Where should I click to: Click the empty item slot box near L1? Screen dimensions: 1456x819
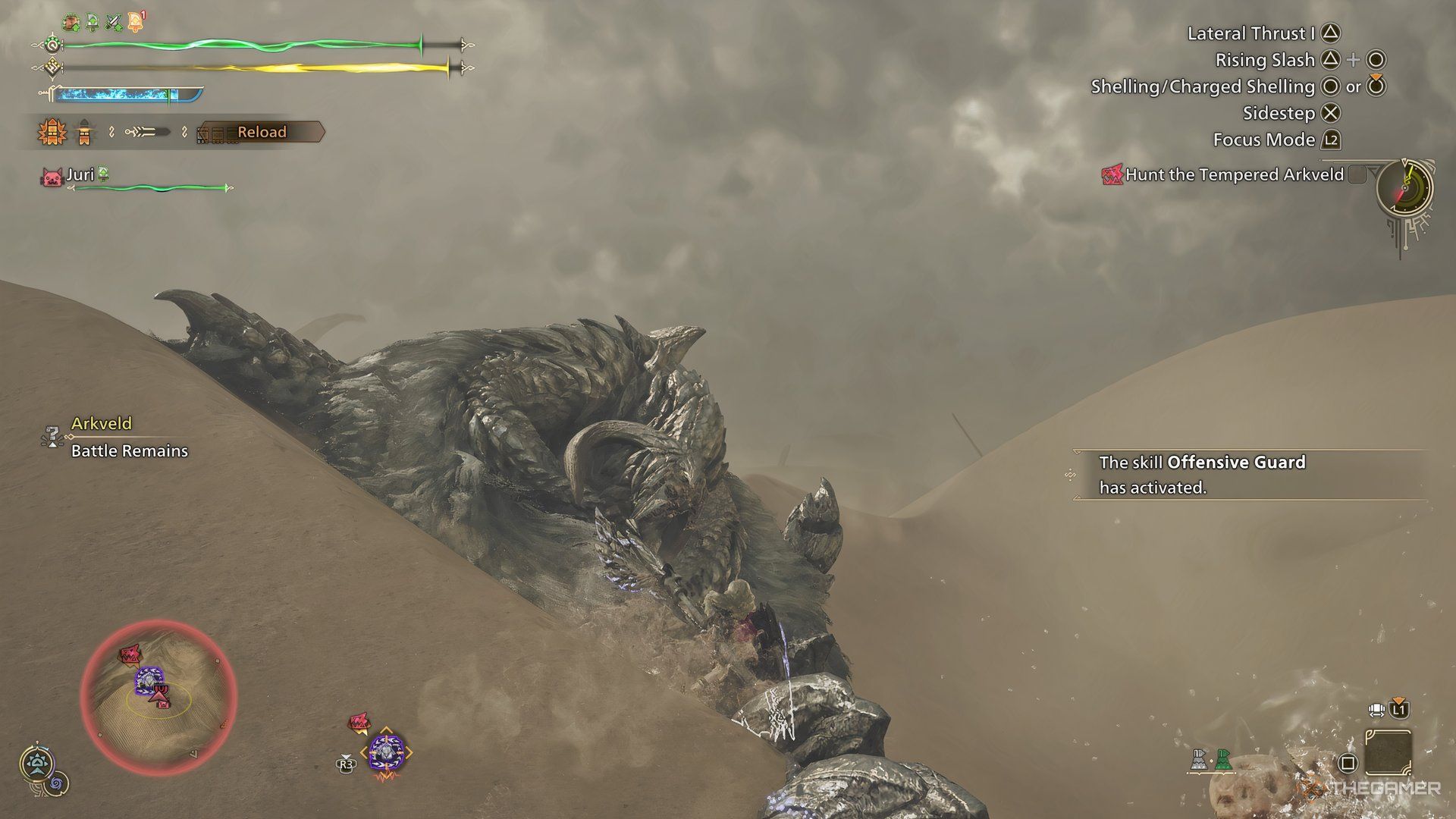coord(1389,752)
